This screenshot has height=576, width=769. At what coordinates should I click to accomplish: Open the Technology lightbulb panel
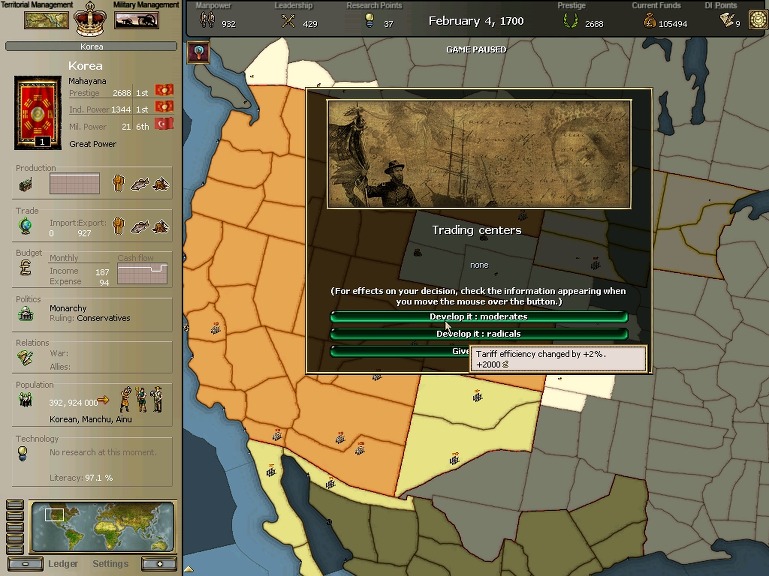[24, 453]
